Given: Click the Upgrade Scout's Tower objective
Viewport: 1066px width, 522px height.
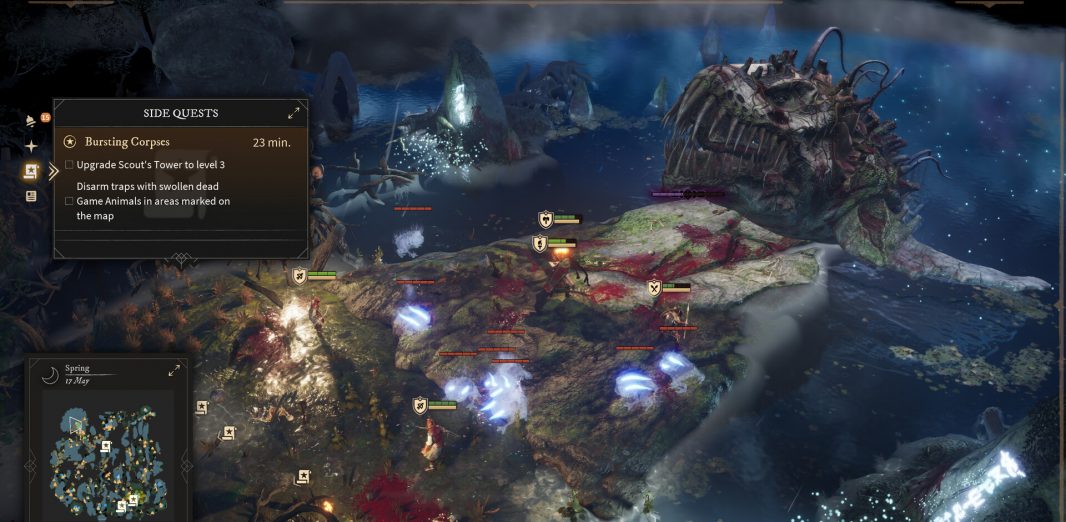Looking at the screenshot, I should coord(149,164).
